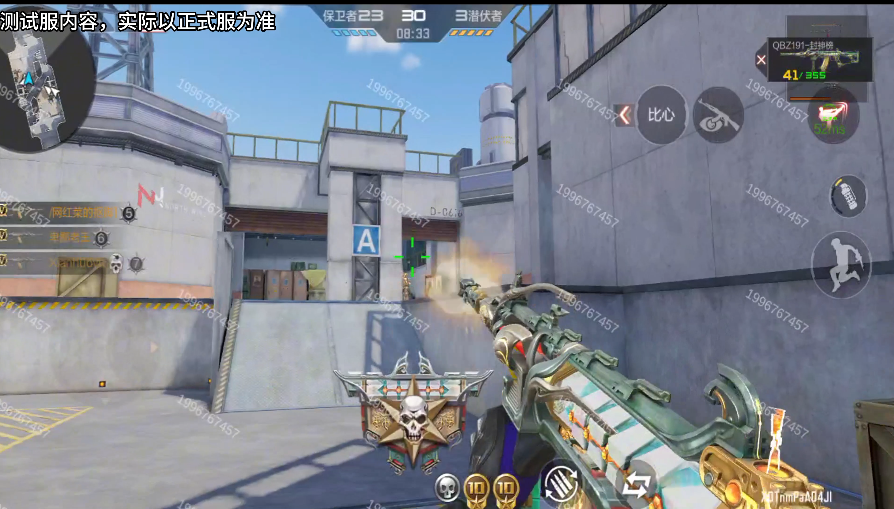Throw a grenade with the grenade button

coord(848,195)
